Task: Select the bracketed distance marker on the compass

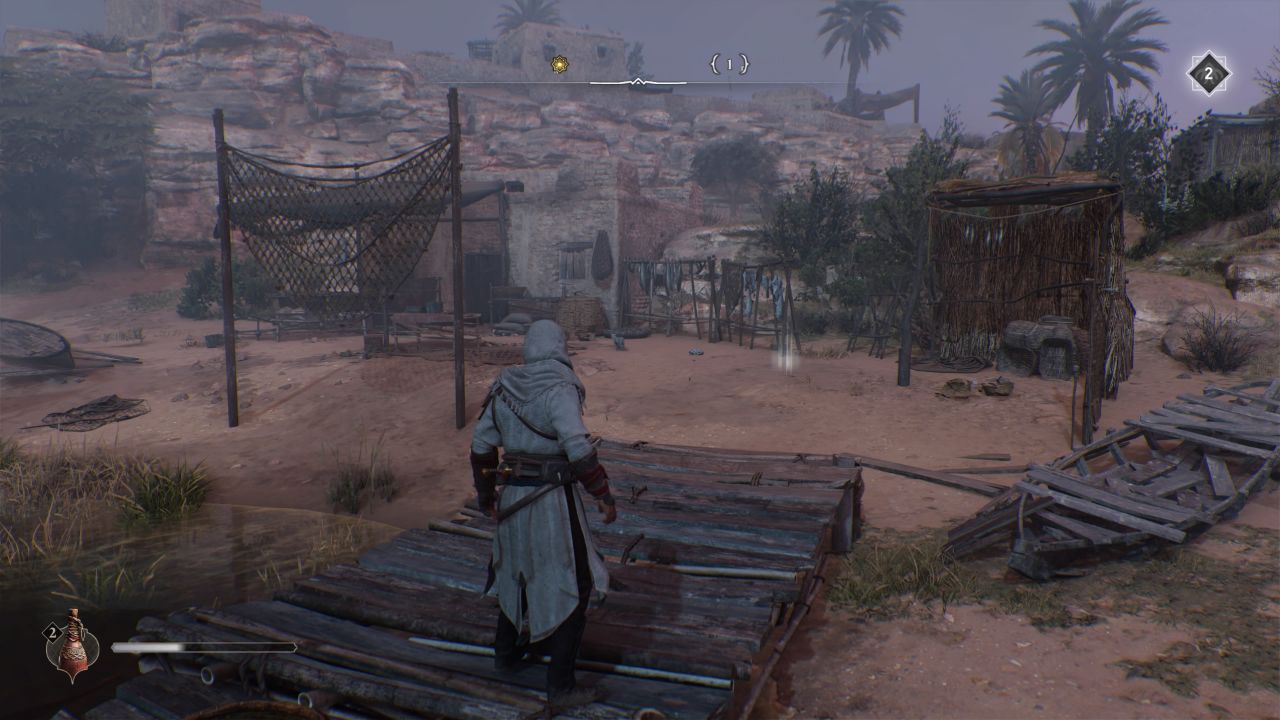Action: pos(729,63)
